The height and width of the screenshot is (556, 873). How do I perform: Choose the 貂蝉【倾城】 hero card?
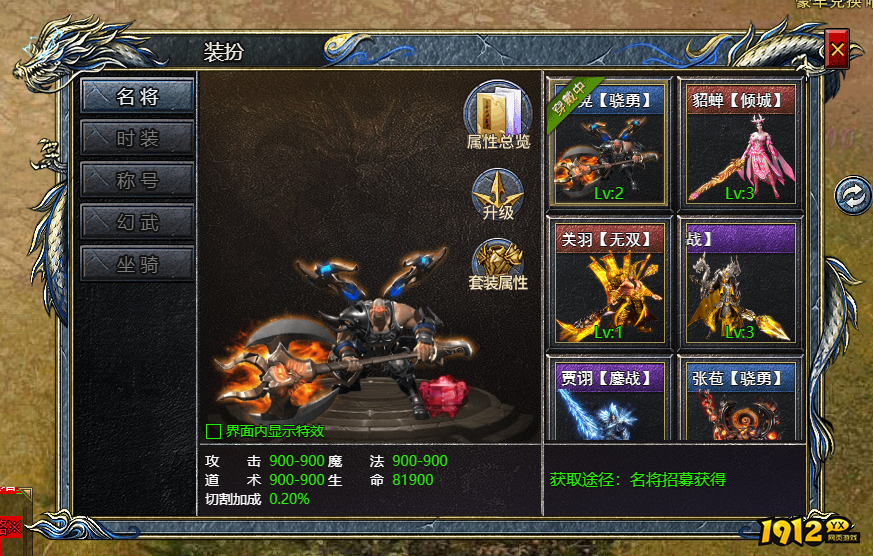[x=739, y=144]
